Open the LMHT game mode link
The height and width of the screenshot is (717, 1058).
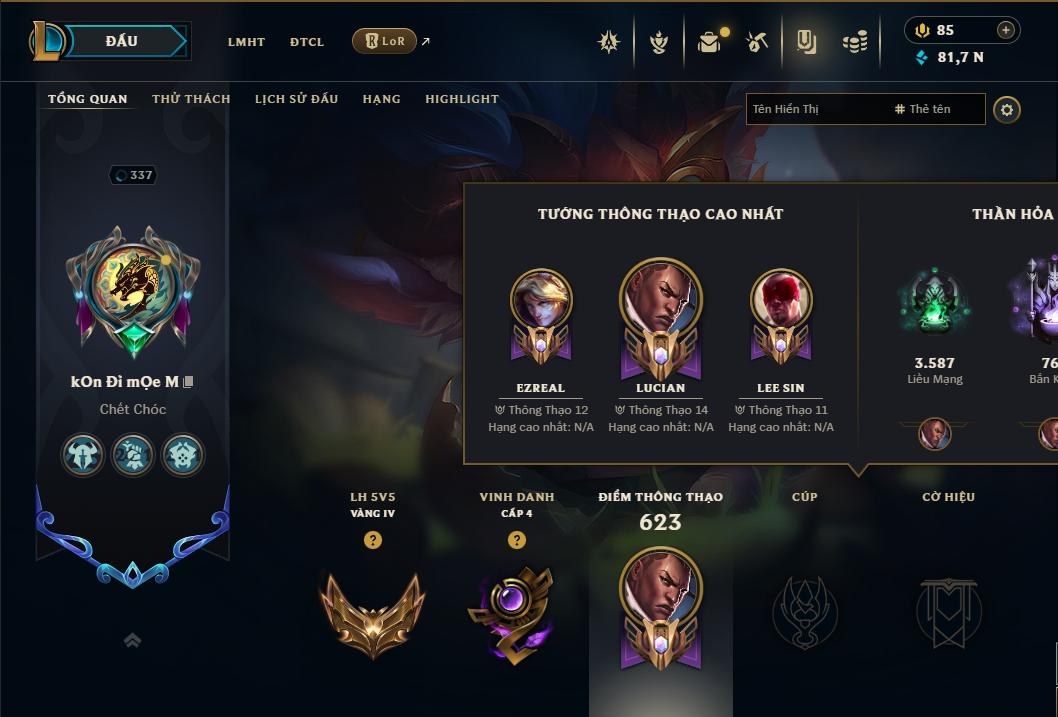click(x=246, y=42)
